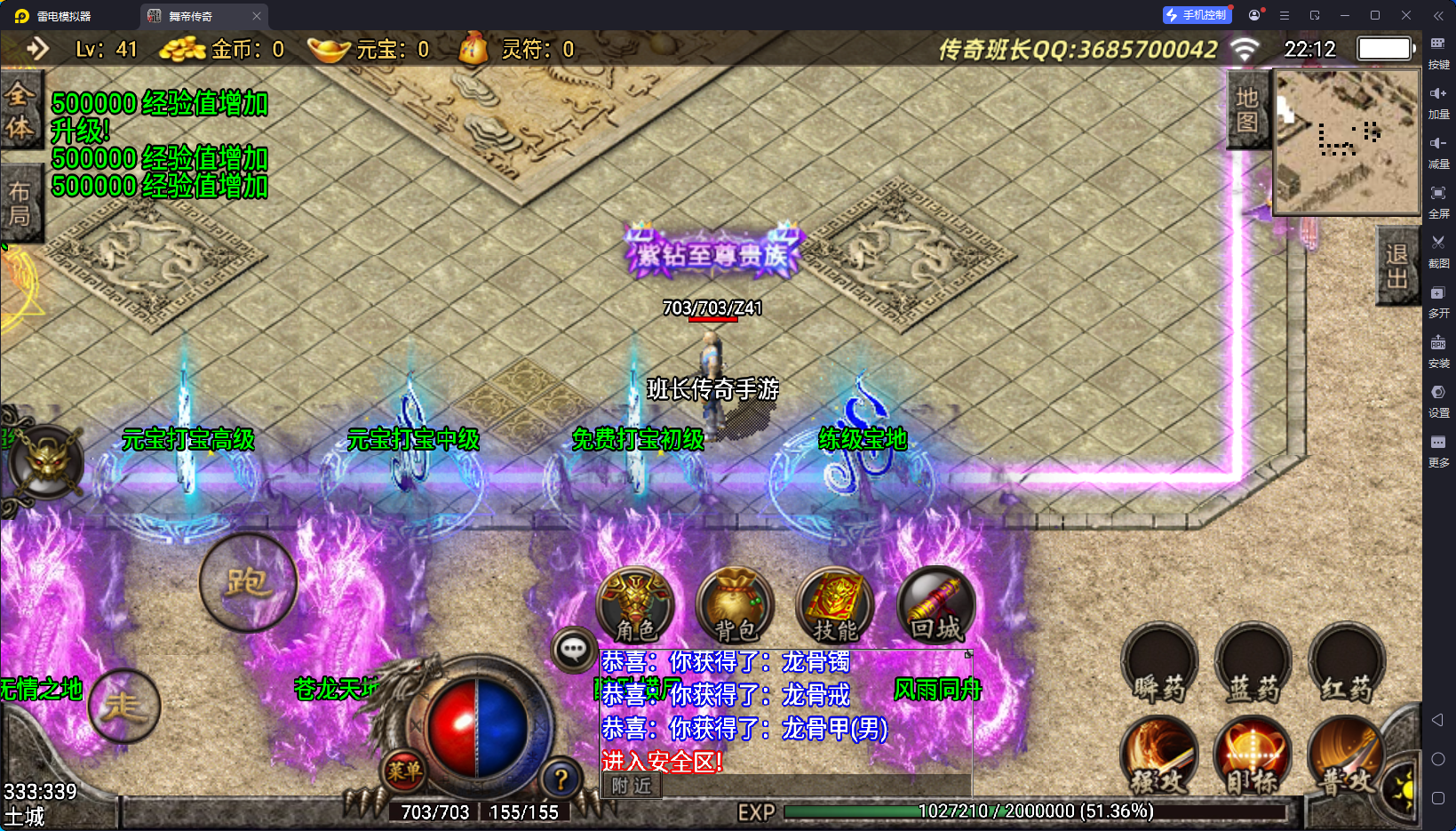
Task: Activate the 普攻 normal attack
Action: (x=1346, y=756)
